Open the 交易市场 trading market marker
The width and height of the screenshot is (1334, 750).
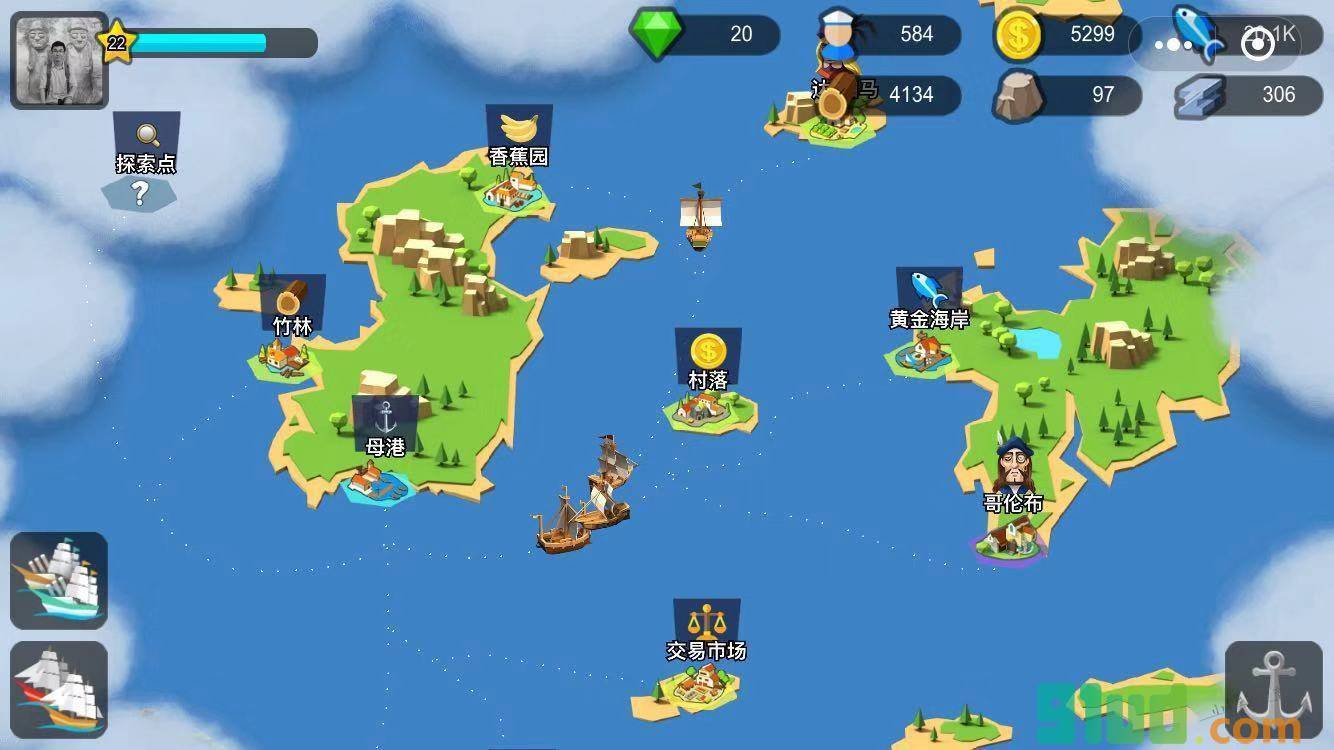pos(707,630)
